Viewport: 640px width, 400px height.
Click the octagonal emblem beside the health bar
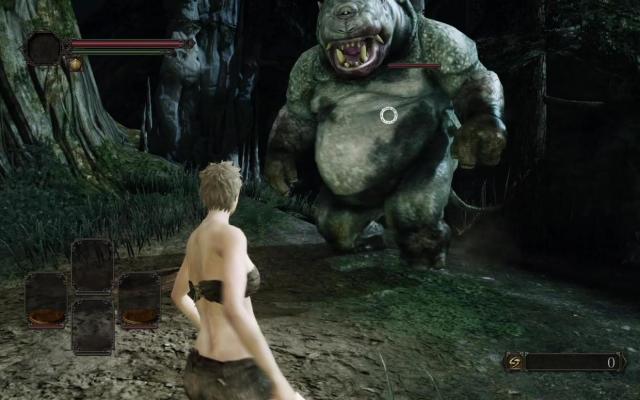click(x=44, y=48)
